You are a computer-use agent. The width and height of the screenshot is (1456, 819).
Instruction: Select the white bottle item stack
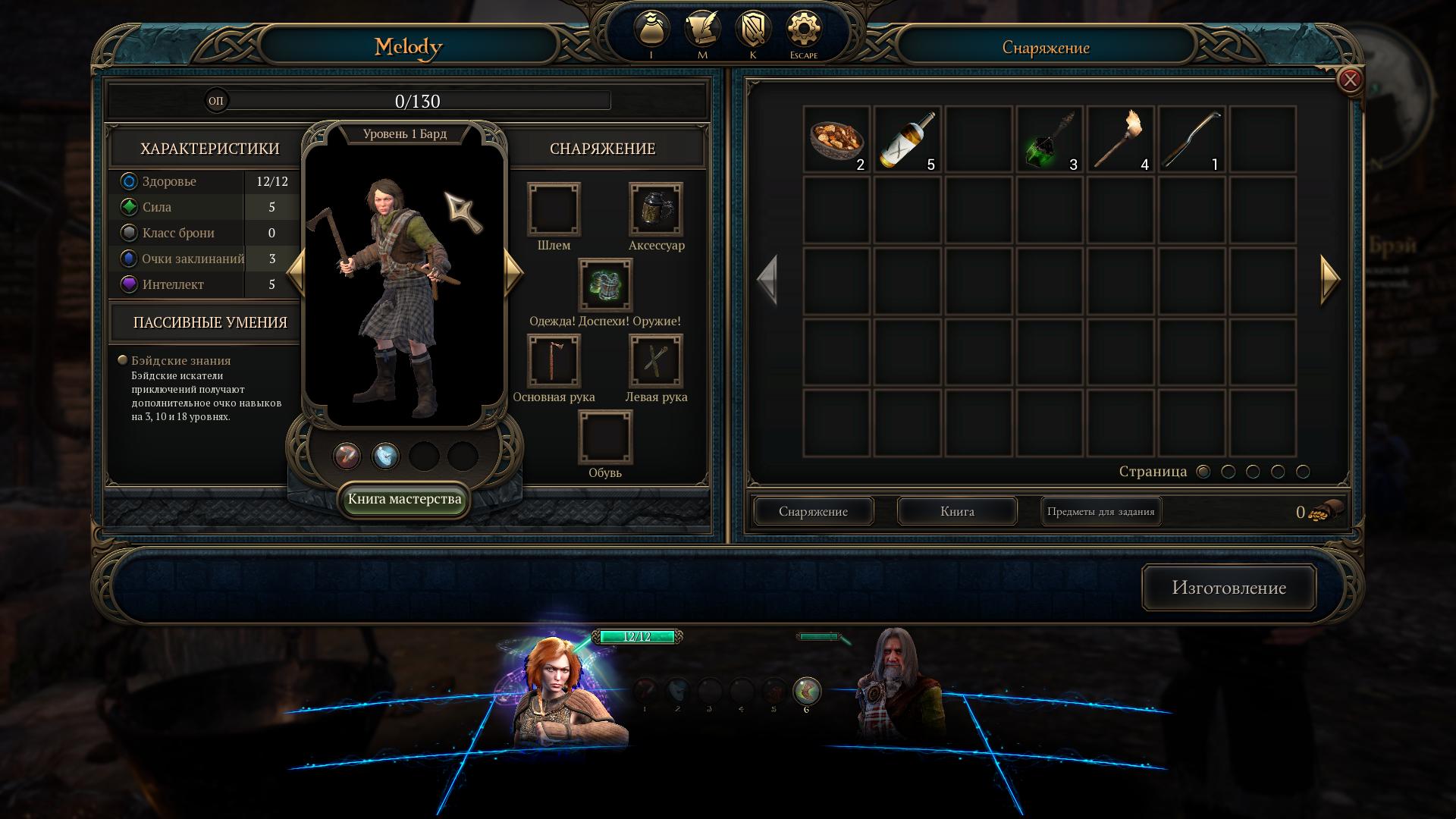pyautogui.click(x=908, y=140)
